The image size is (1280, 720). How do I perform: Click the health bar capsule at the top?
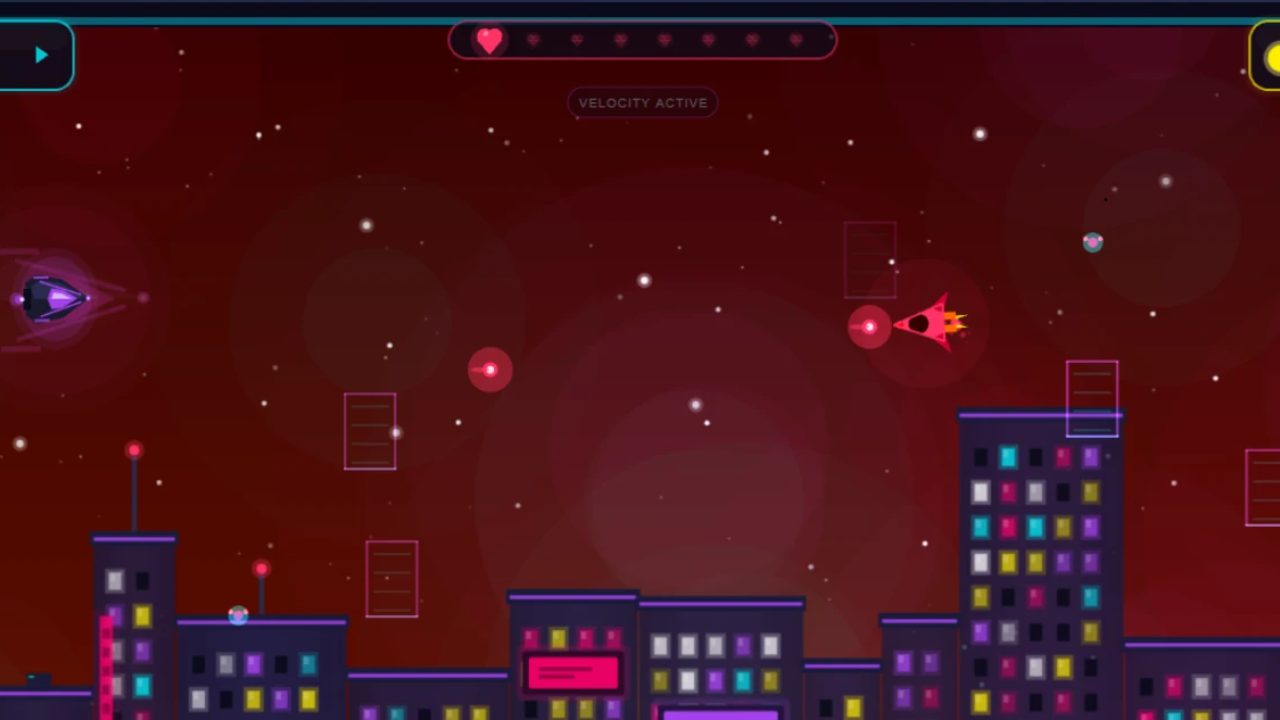(x=642, y=40)
